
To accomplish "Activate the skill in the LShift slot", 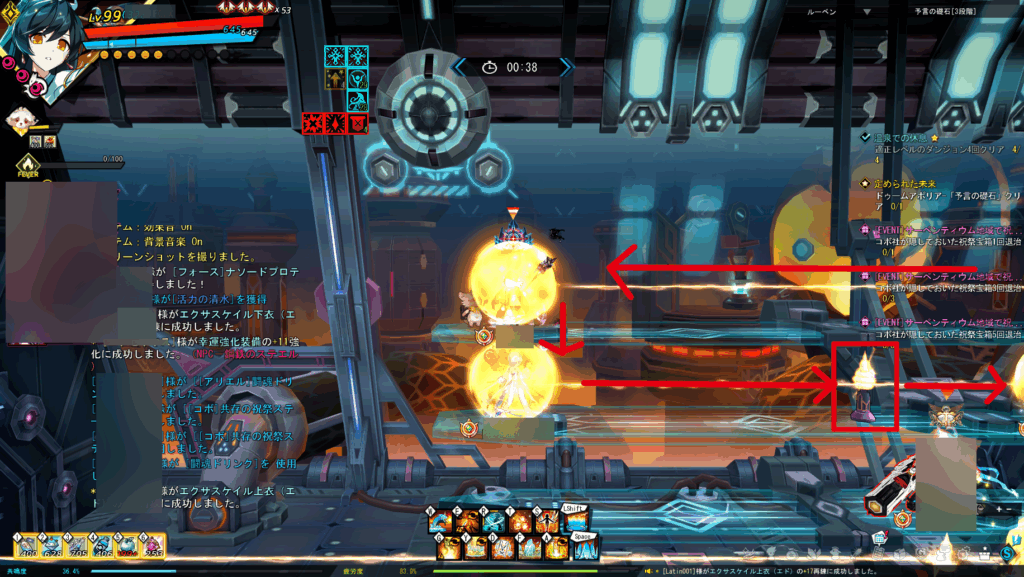I will pos(575,520).
